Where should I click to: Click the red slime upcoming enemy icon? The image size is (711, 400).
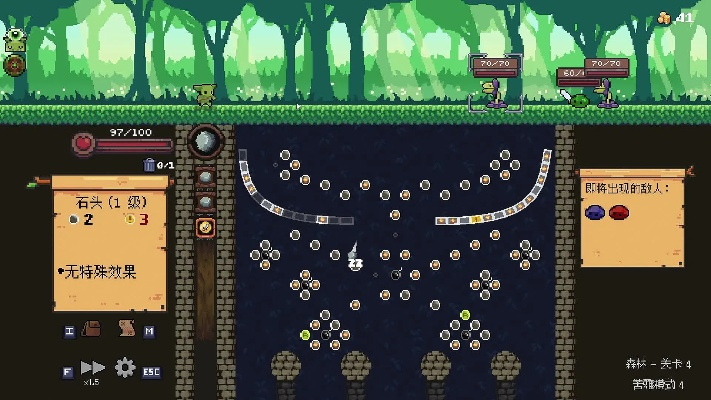[619, 212]
